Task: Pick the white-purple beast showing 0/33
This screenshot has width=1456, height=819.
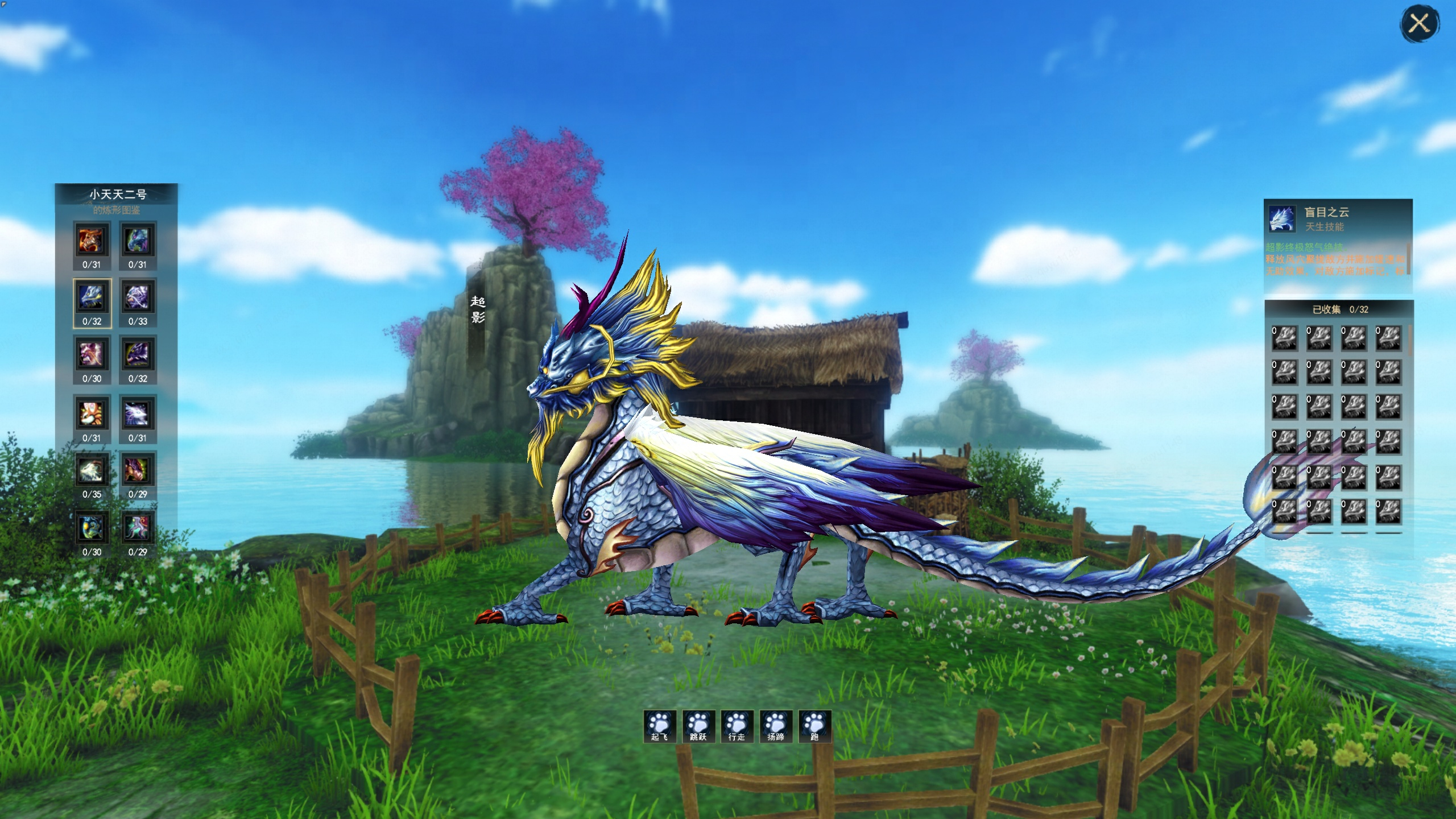Action: point(138,297)
